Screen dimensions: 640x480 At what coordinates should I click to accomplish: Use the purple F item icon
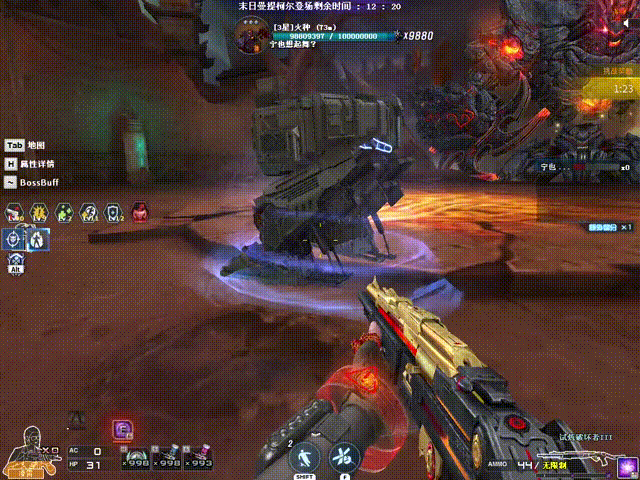(123, 430)
